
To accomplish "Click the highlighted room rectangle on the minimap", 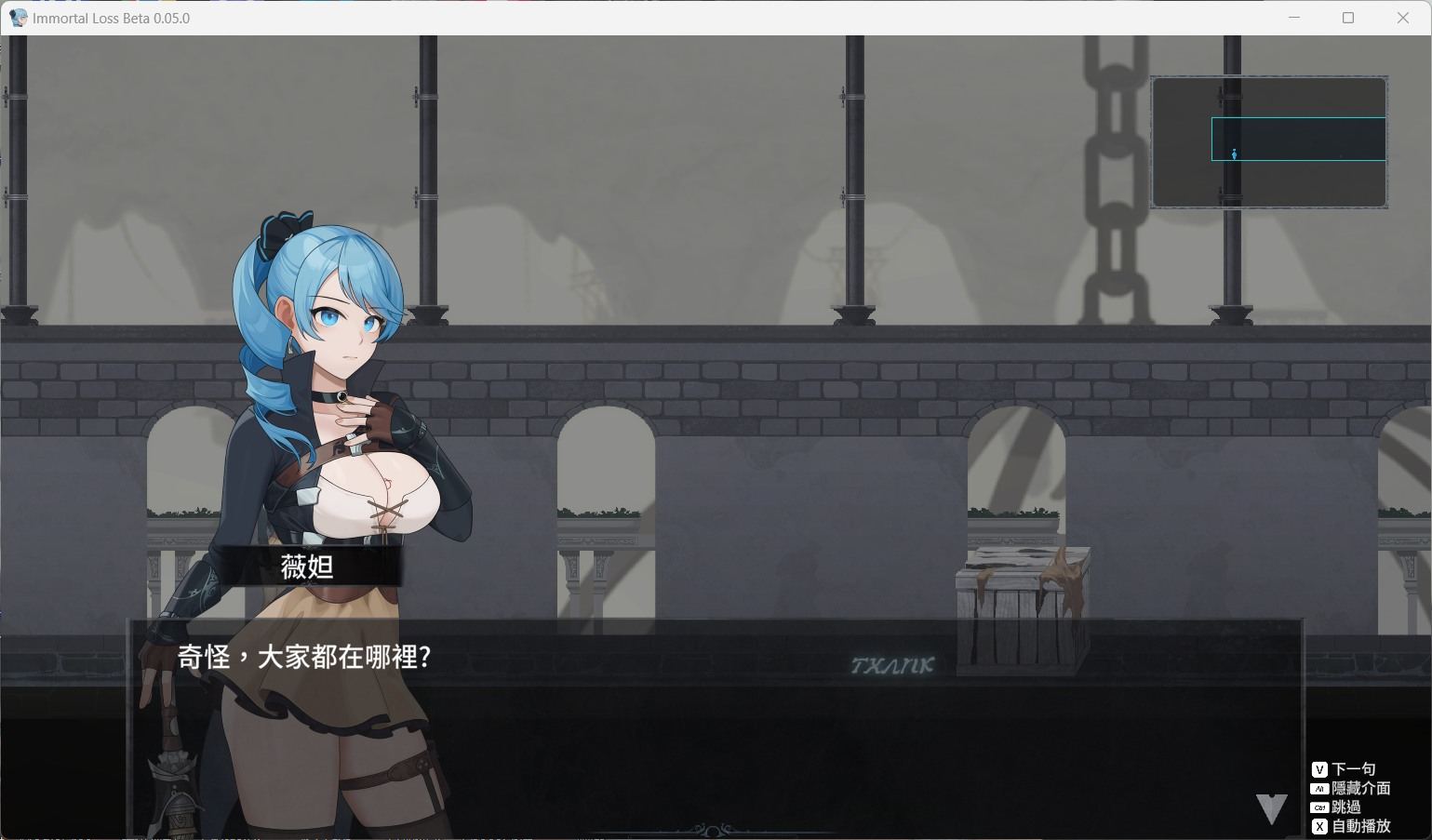I will [1298, 138].
